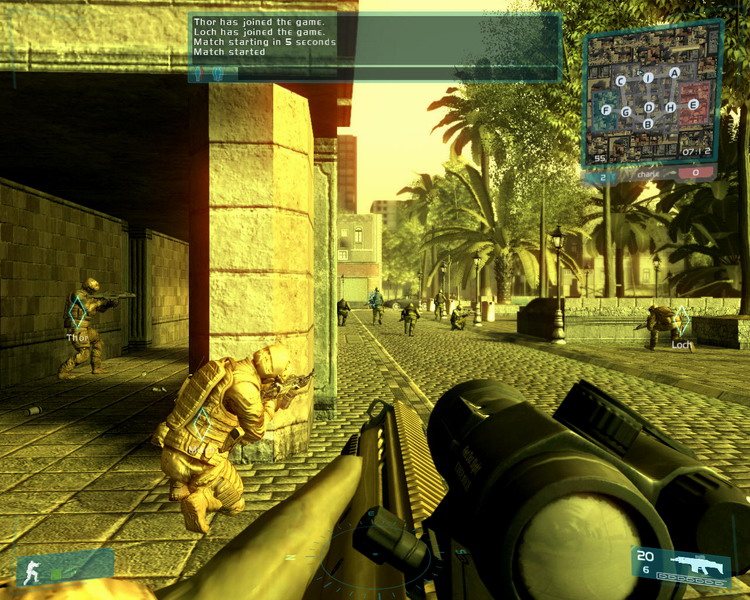Select zone marker F on the minimap
The image size is (750, 600).
605,109
